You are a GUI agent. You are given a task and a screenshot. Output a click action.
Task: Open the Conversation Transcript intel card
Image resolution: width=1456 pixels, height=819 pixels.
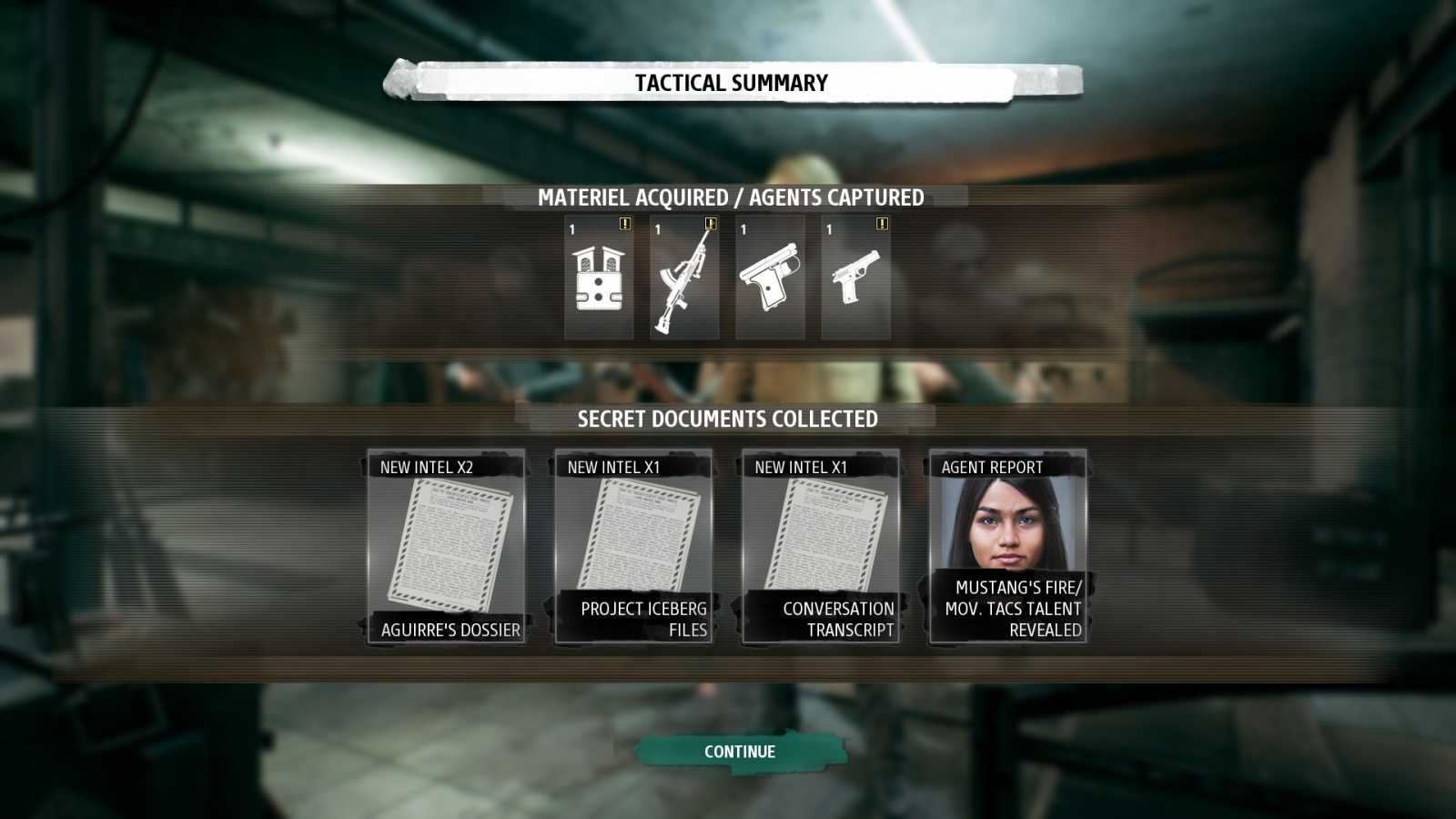click(x=821, y=546)
